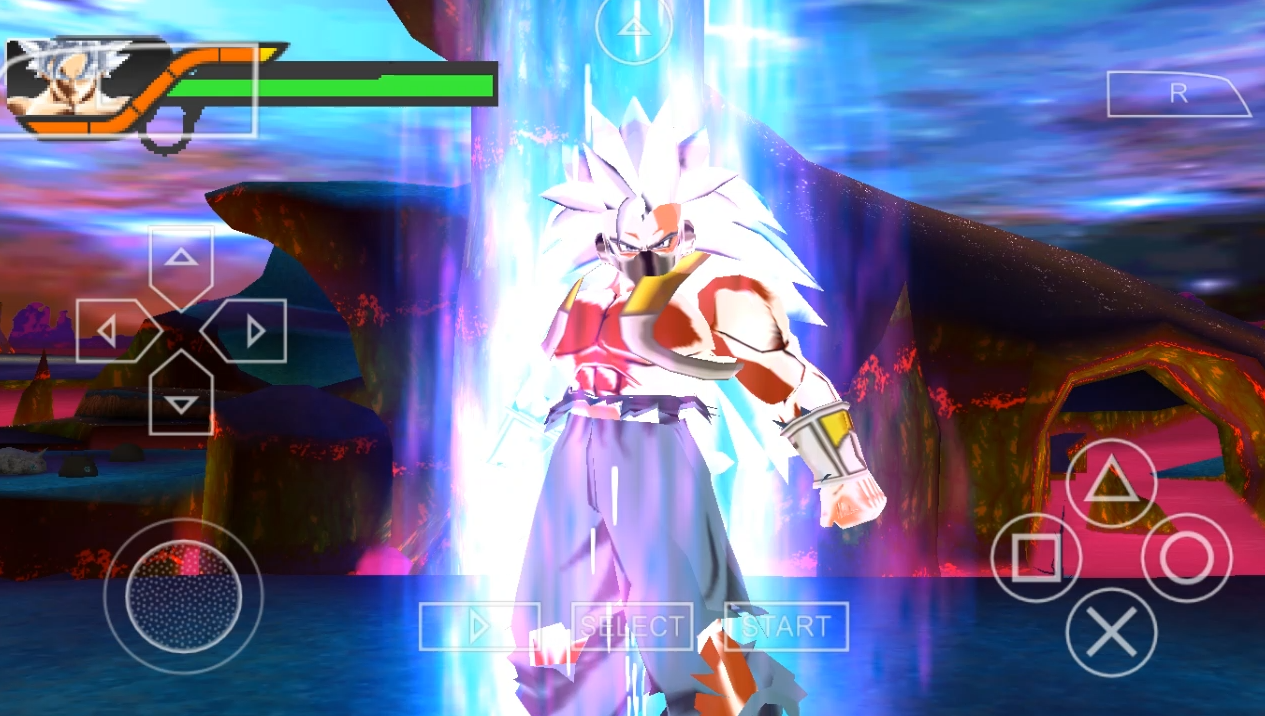Tap the on-screen Cross button

pyautogui.click(x=1110, y=632)
